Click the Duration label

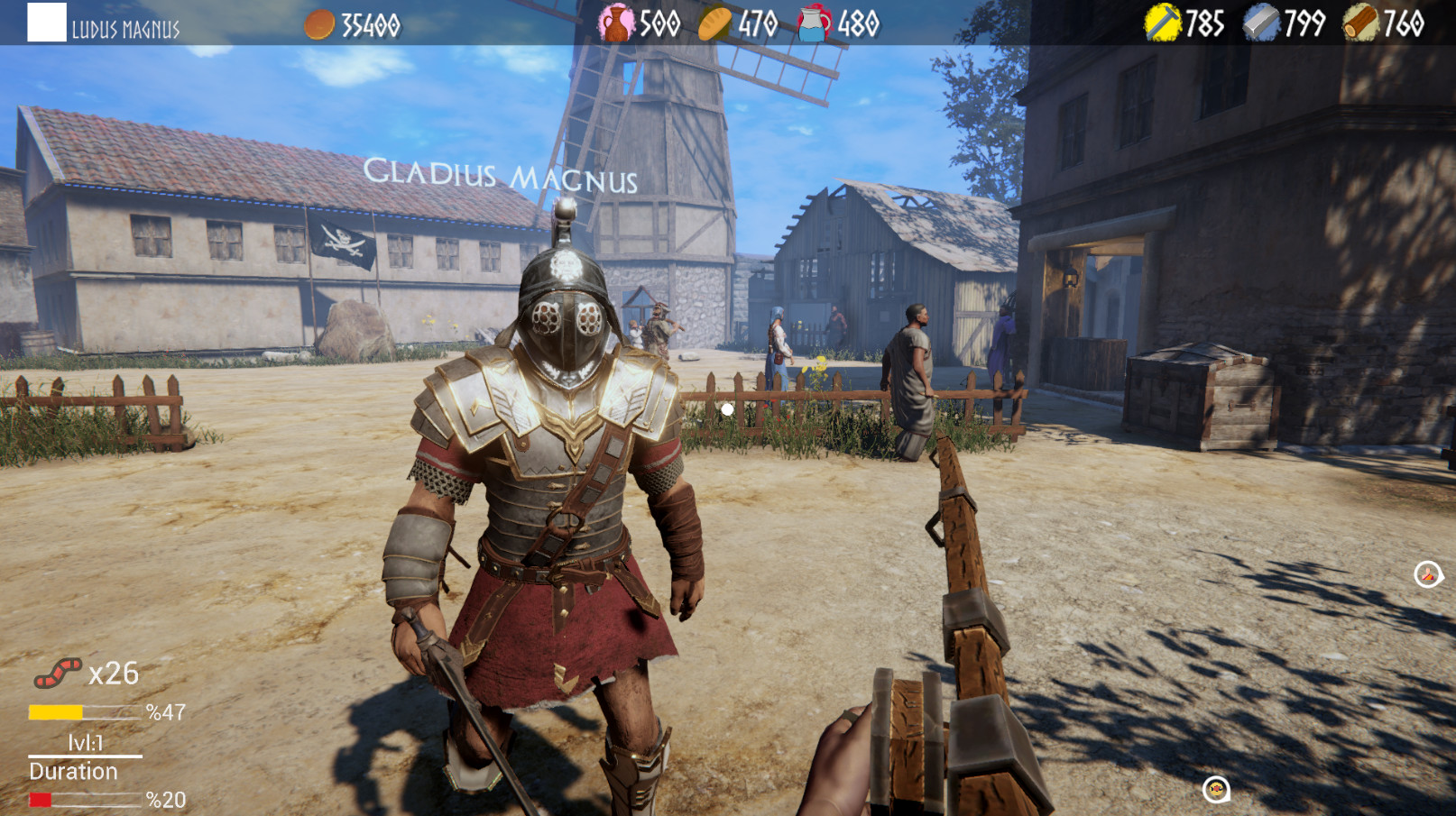coord(72,771)
